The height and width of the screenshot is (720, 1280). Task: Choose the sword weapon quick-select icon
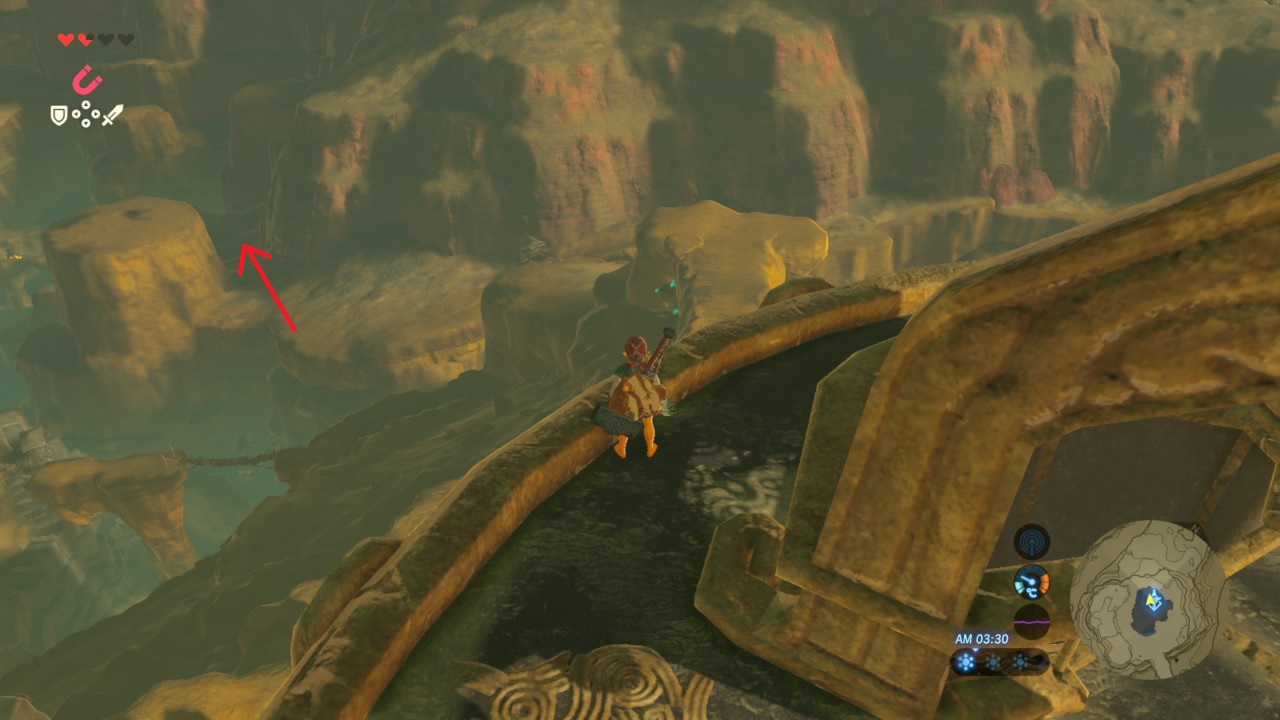coord(112,115)
